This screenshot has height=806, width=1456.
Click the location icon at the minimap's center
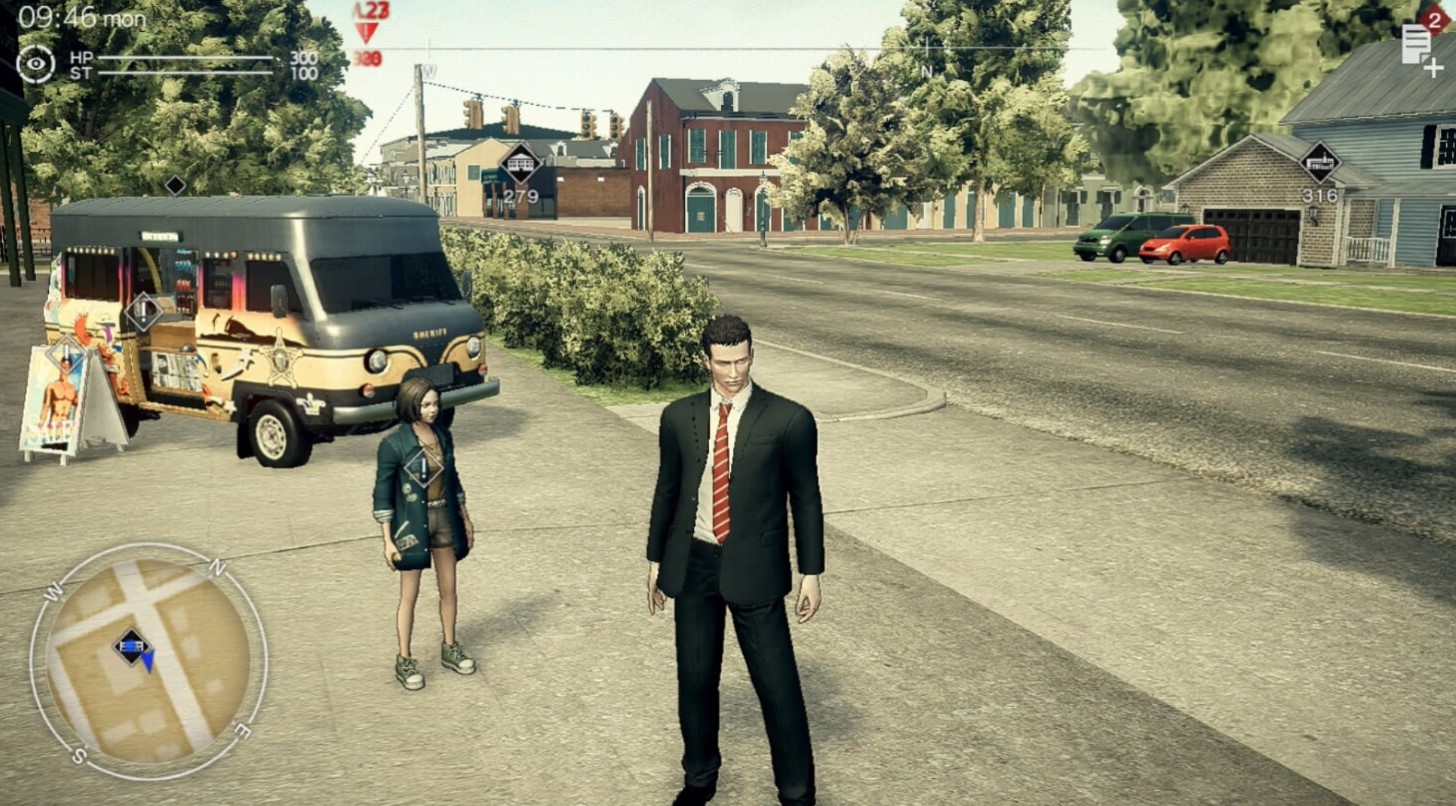132,646
